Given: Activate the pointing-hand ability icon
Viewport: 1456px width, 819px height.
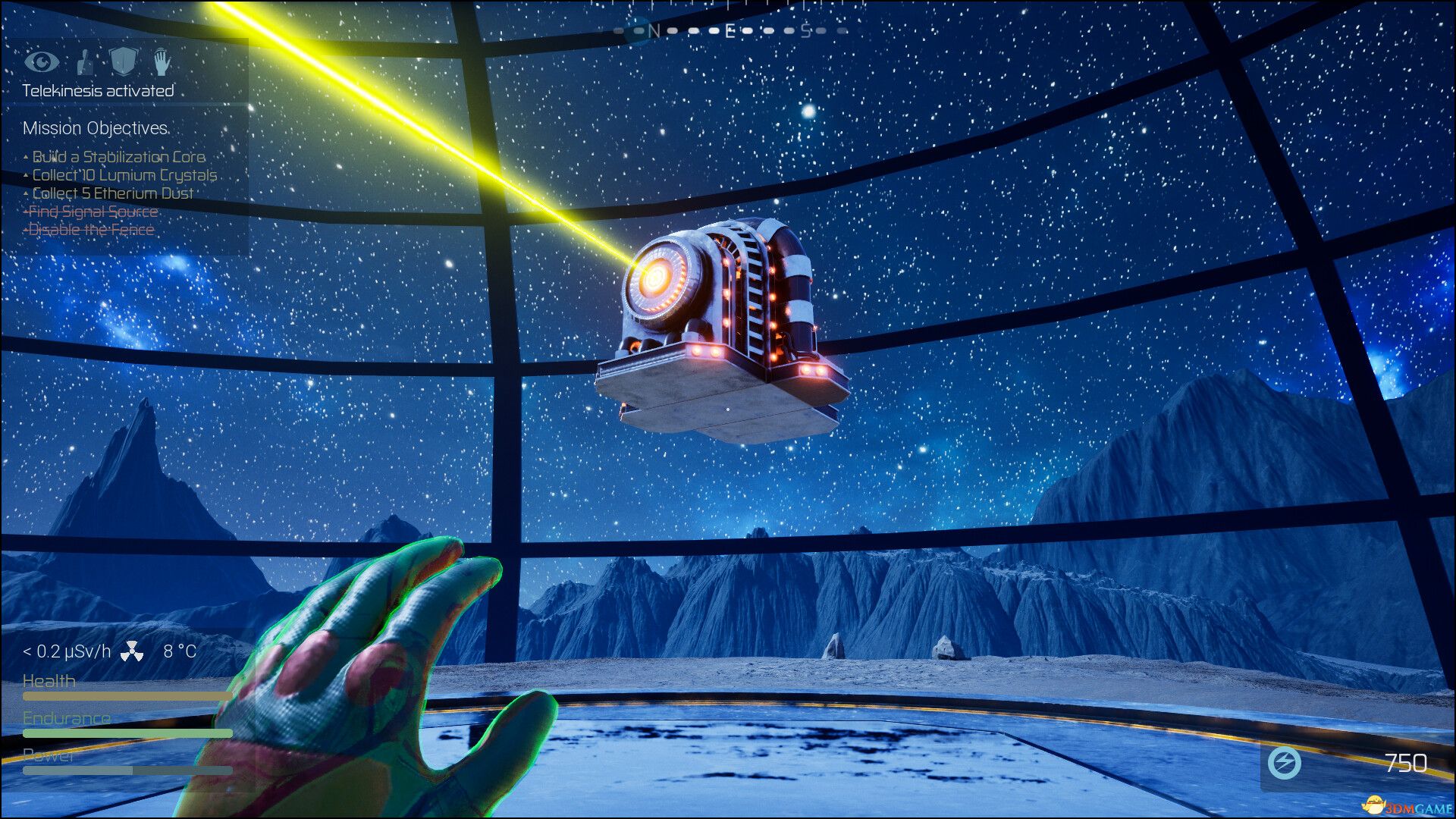Looking at the screenshot, I should point(85,62).
